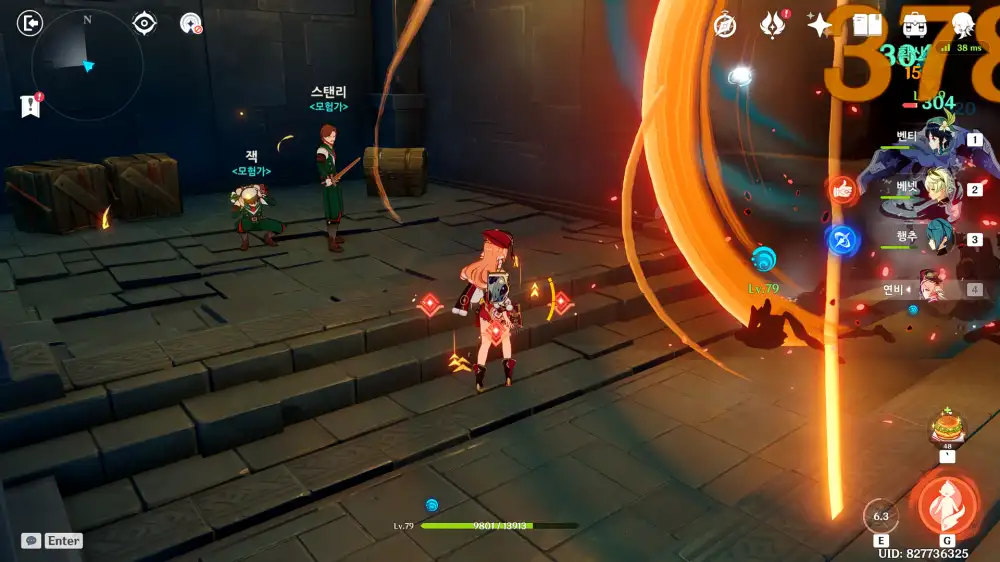Open the Adventurer Handbook book icon
The width and height of the screenshot is (1000, 562).
[867, 25]
